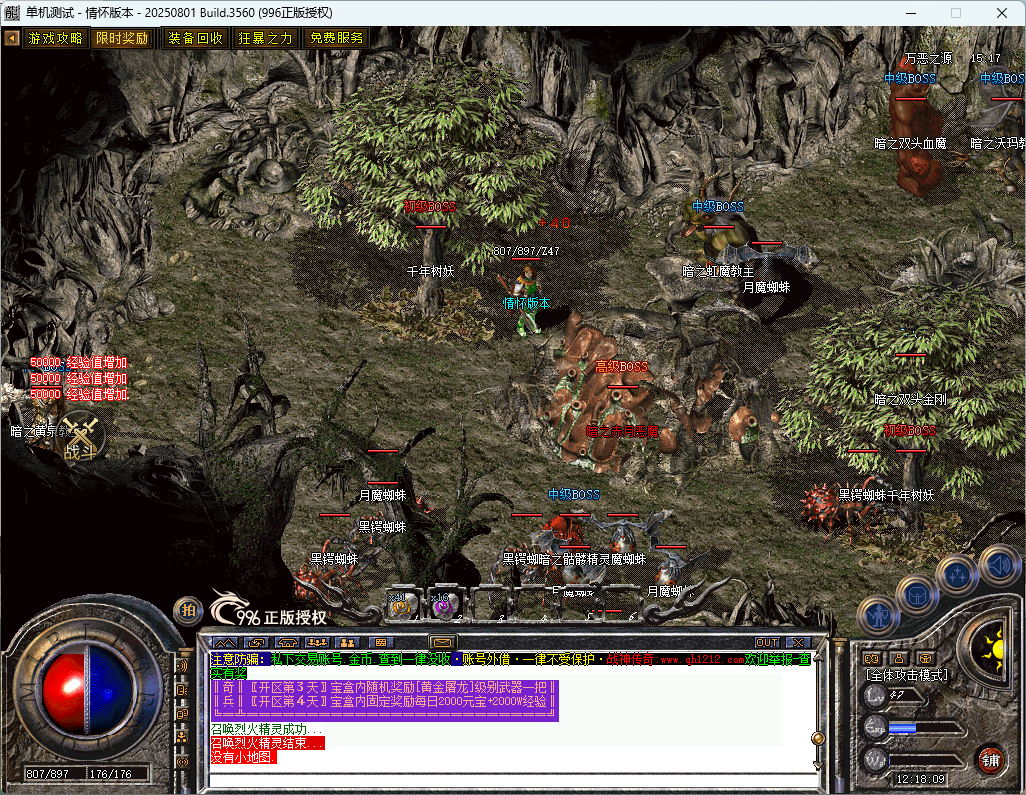Open the character equipment round button
The width and height of the screenshot is (1026, 795).
point(880,614)
